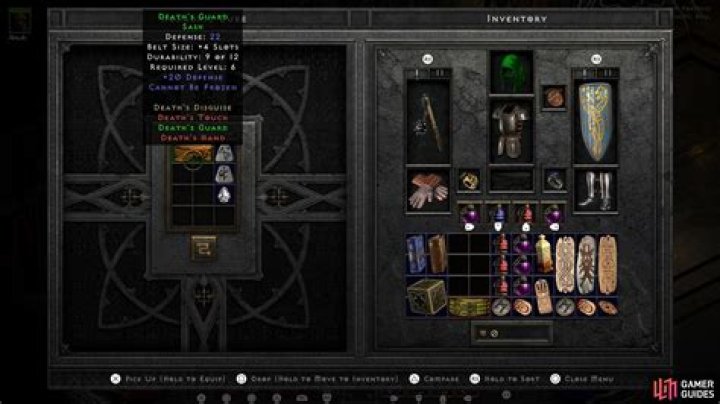The height and width of the screenshot is (404, 720).
Task: Select the equipped green skull helm
Action: (511, 72)
